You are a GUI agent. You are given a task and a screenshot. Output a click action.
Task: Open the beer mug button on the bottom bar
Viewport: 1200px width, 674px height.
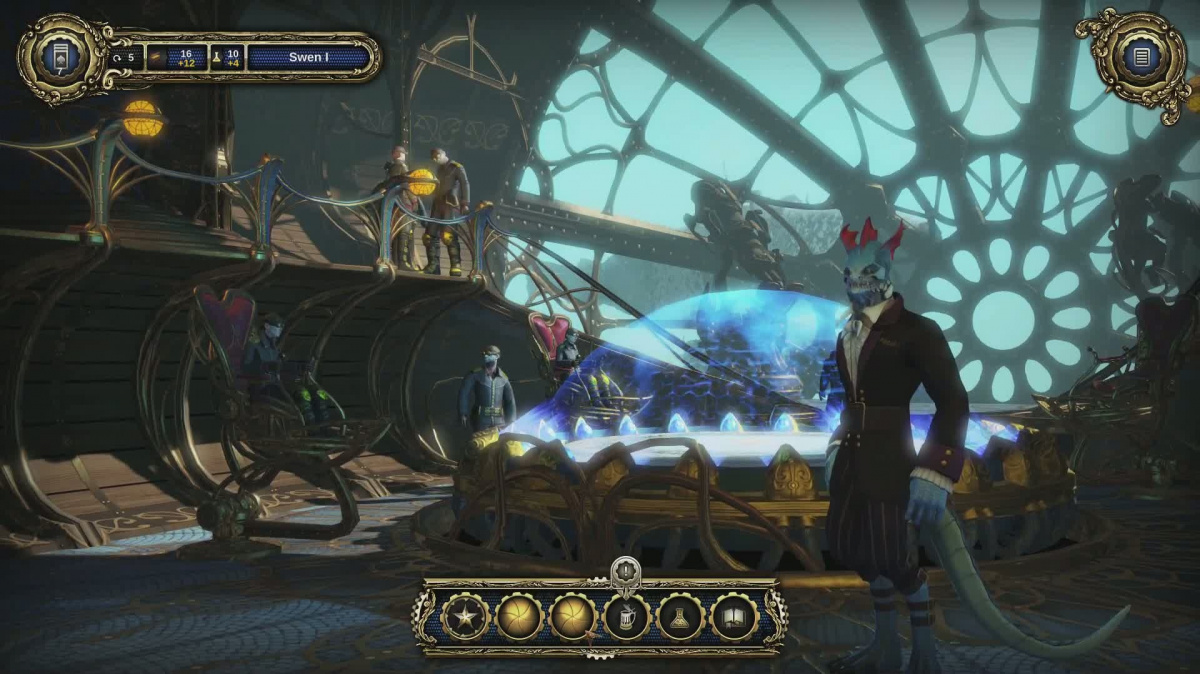pos(627,617)
